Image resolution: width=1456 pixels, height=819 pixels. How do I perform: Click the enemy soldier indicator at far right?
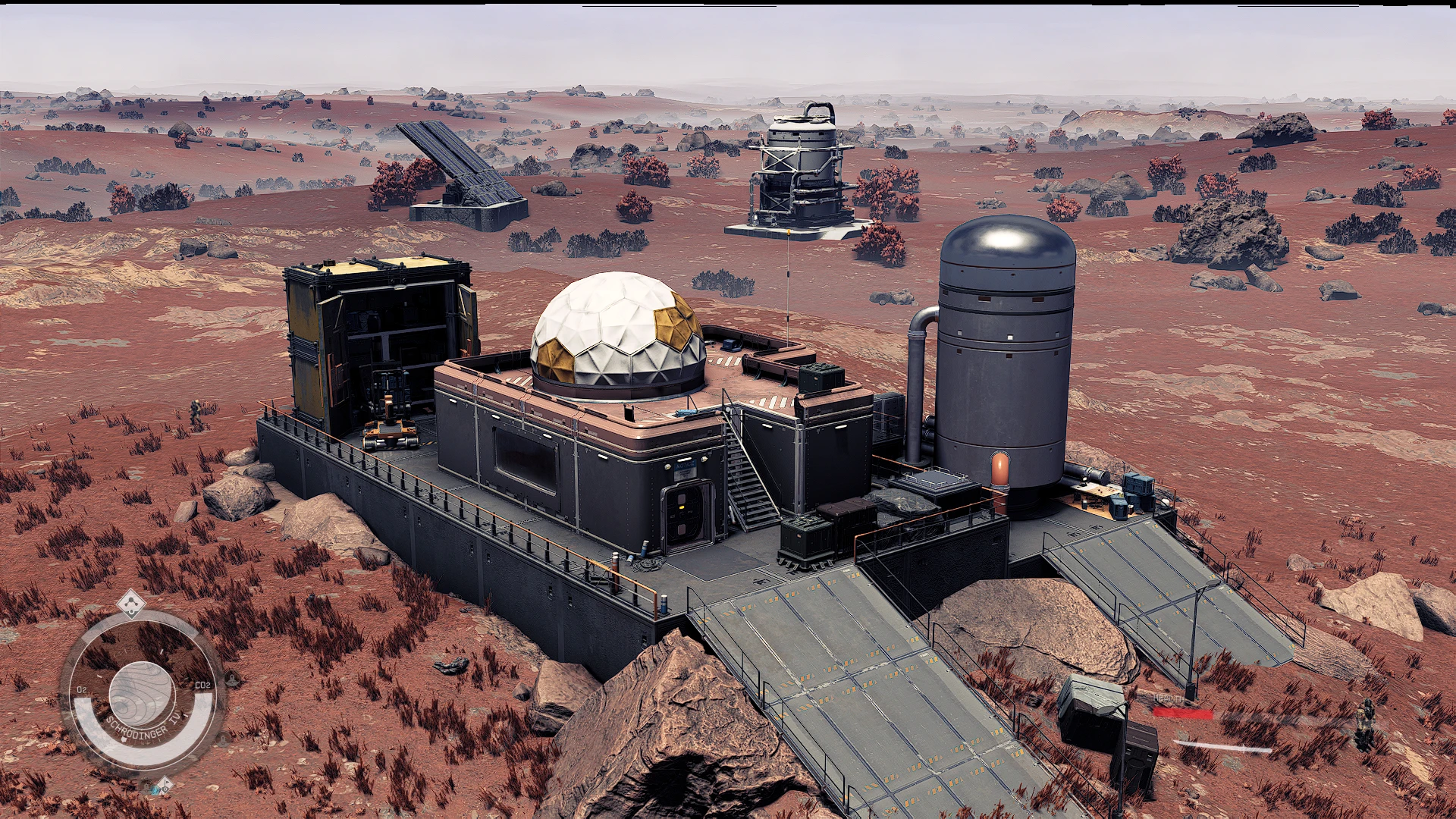click(x=1366, y=719)
